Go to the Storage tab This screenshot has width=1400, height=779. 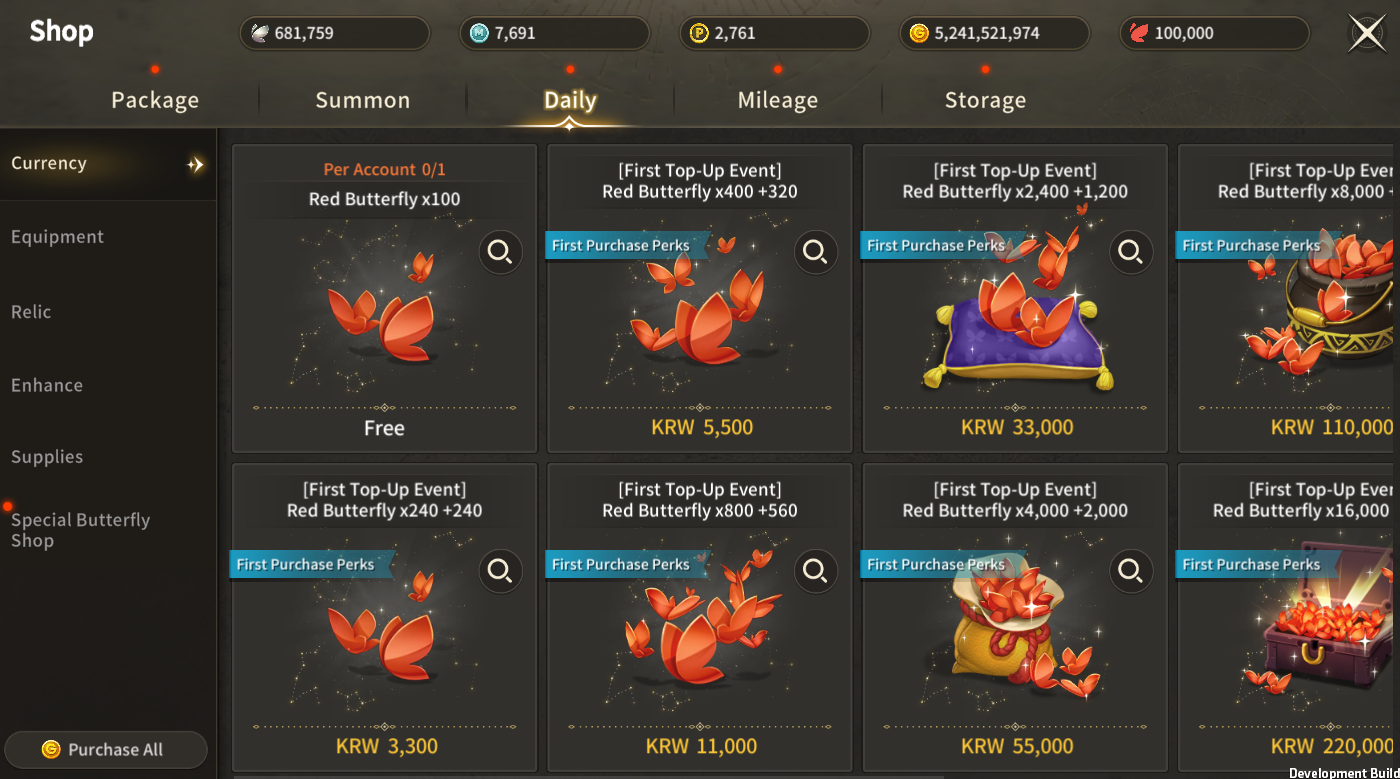pos(985,100)
